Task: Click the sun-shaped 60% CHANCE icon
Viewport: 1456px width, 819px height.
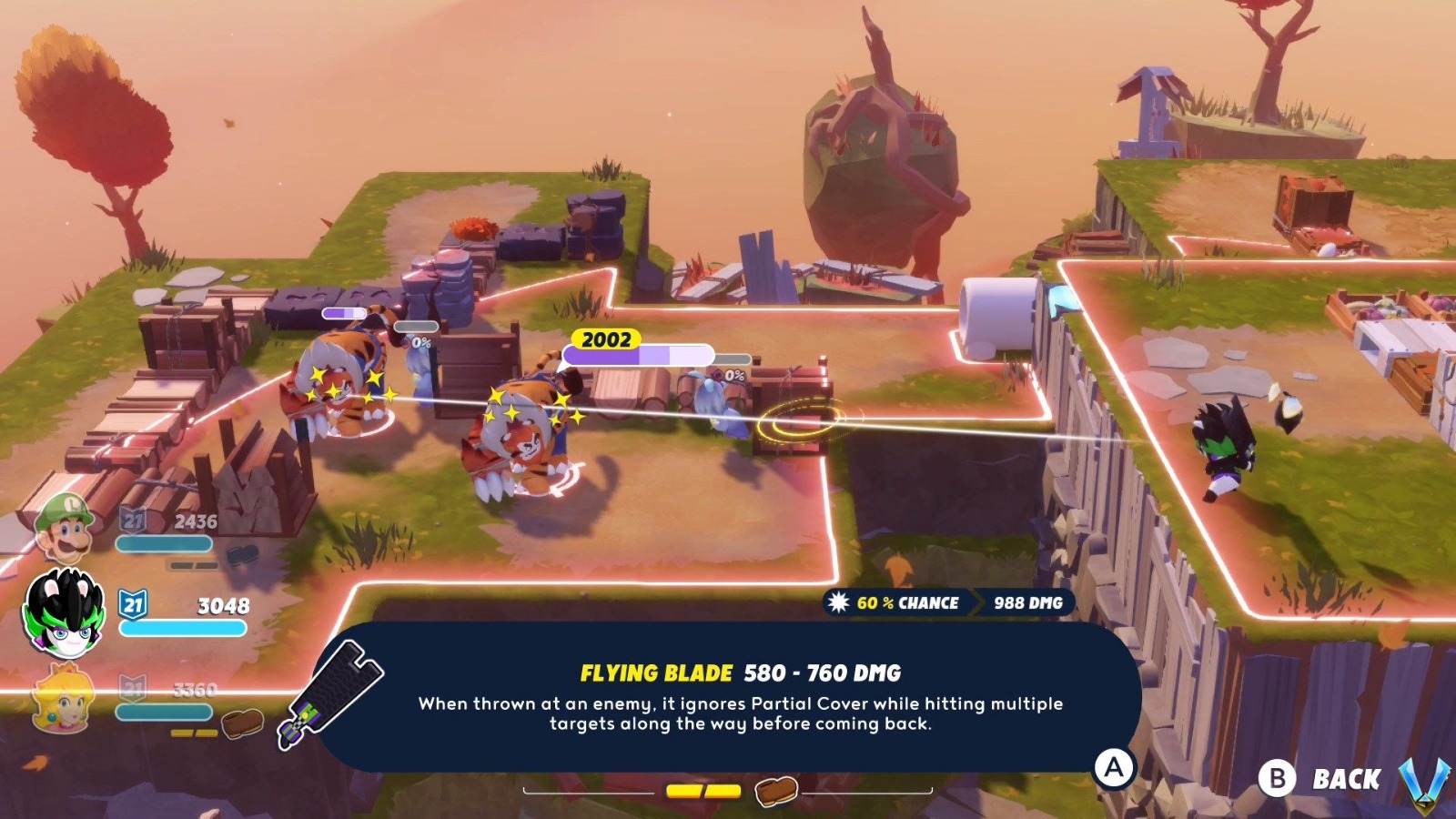Action: pos(839,602)
